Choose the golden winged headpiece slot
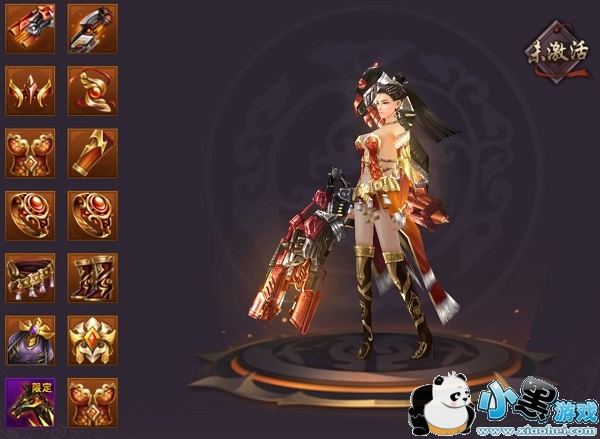Screen dimensions: 600x439 (30, 90)
